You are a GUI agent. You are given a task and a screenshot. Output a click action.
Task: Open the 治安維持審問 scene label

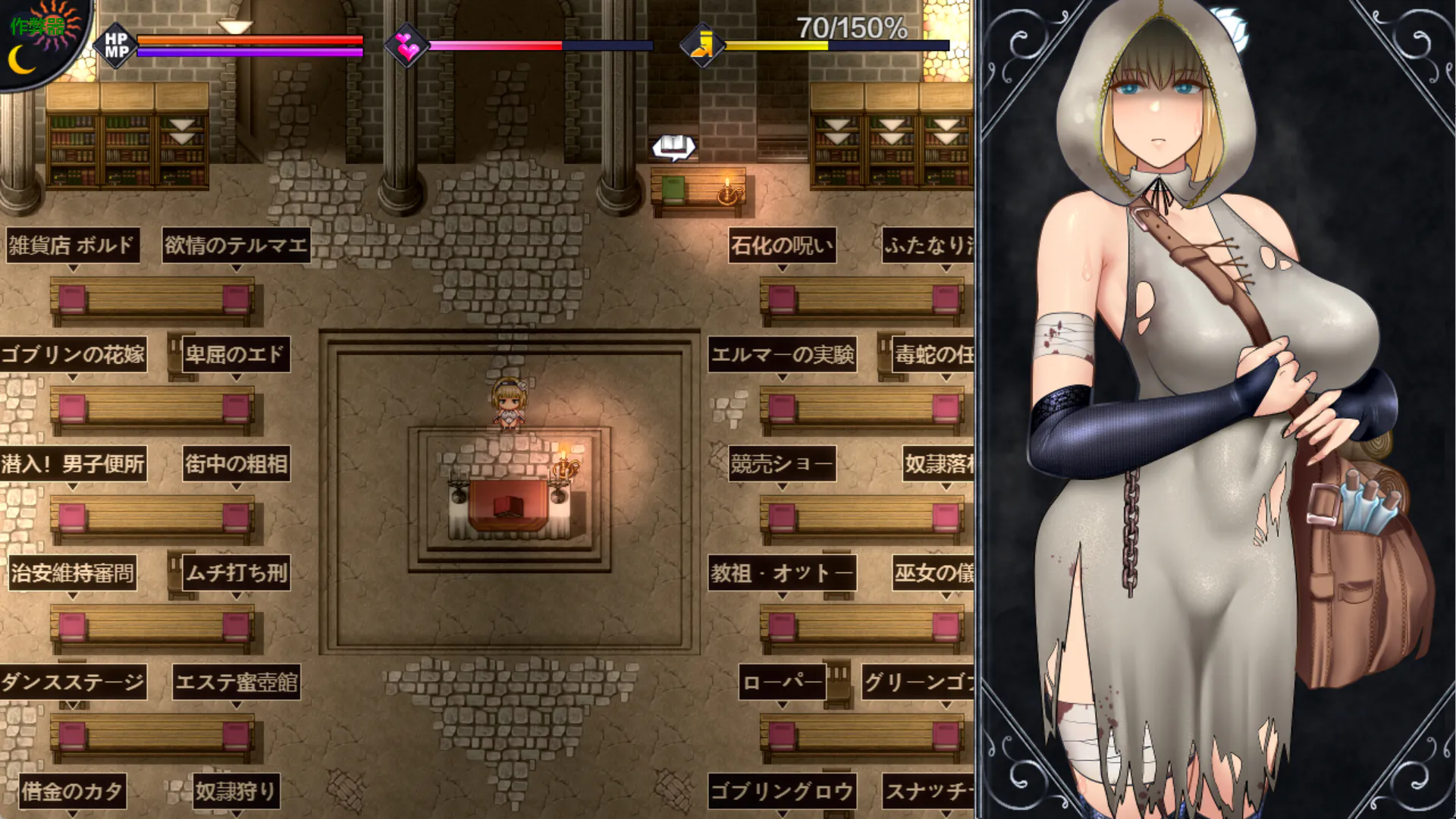(72, 573)
